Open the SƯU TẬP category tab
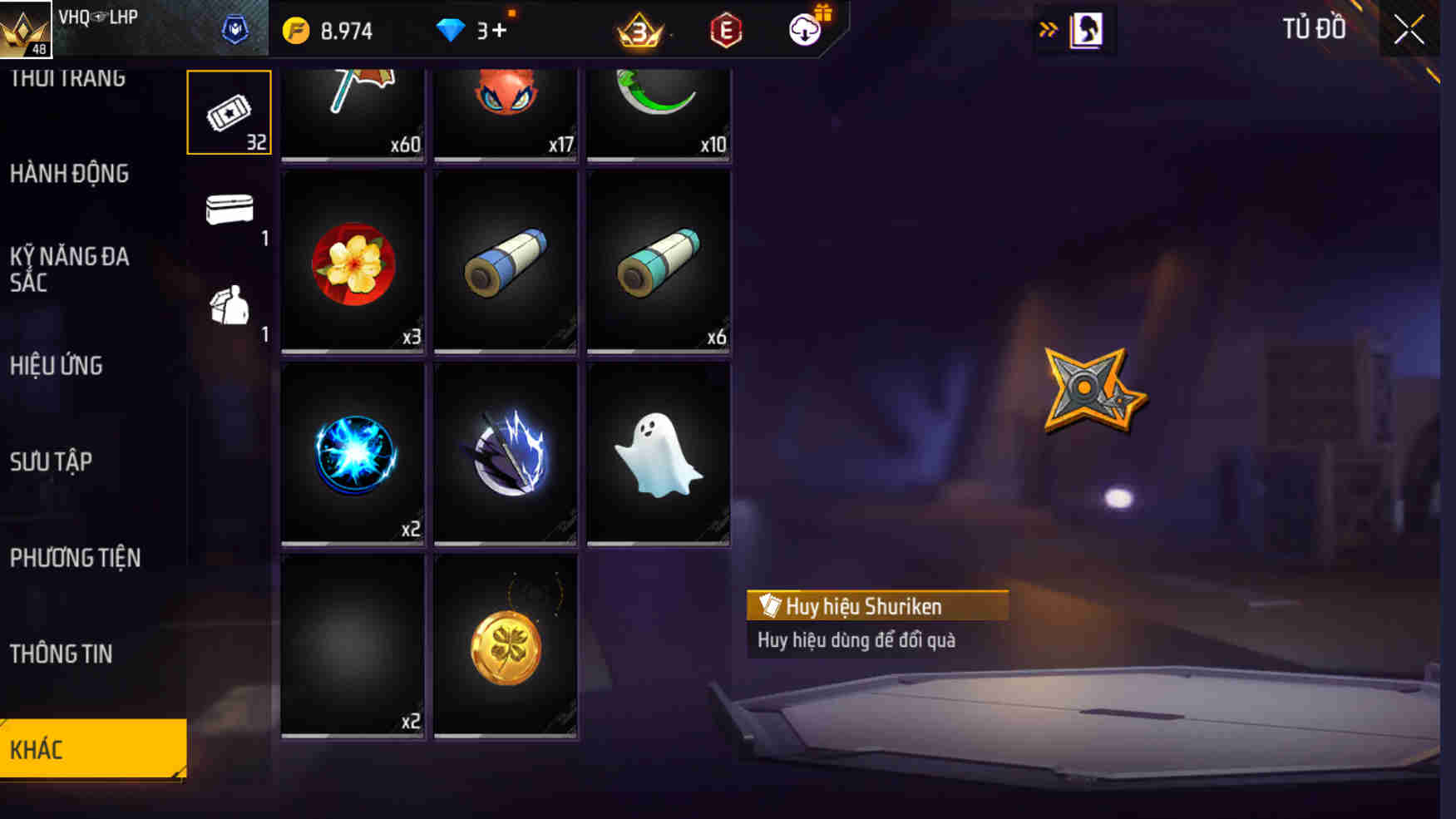The width and height of the screenshot is (1456, 819). coord(50,462)
